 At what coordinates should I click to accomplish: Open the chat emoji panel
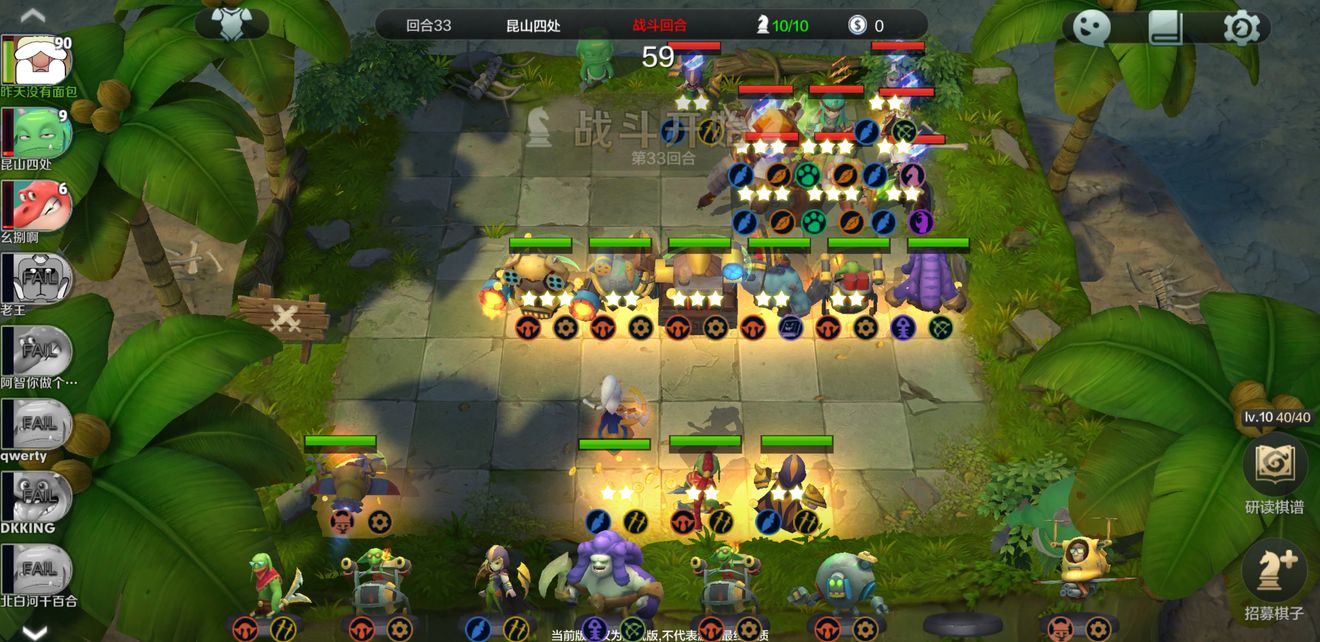(x=1092, y=27)
